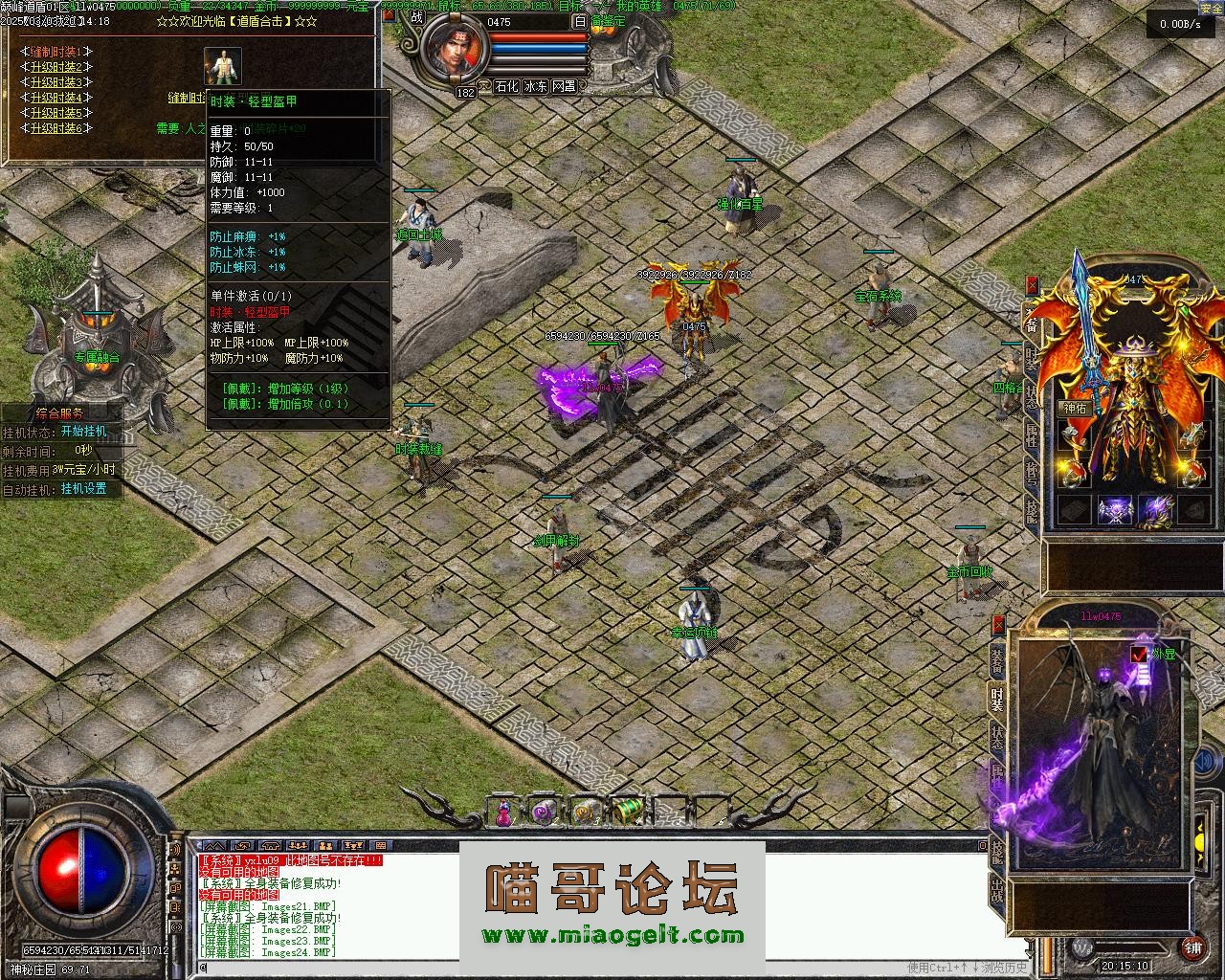Click the costume item preview icon
Image resolution: width=1225 pixels, height=980 pixels.
222,66
